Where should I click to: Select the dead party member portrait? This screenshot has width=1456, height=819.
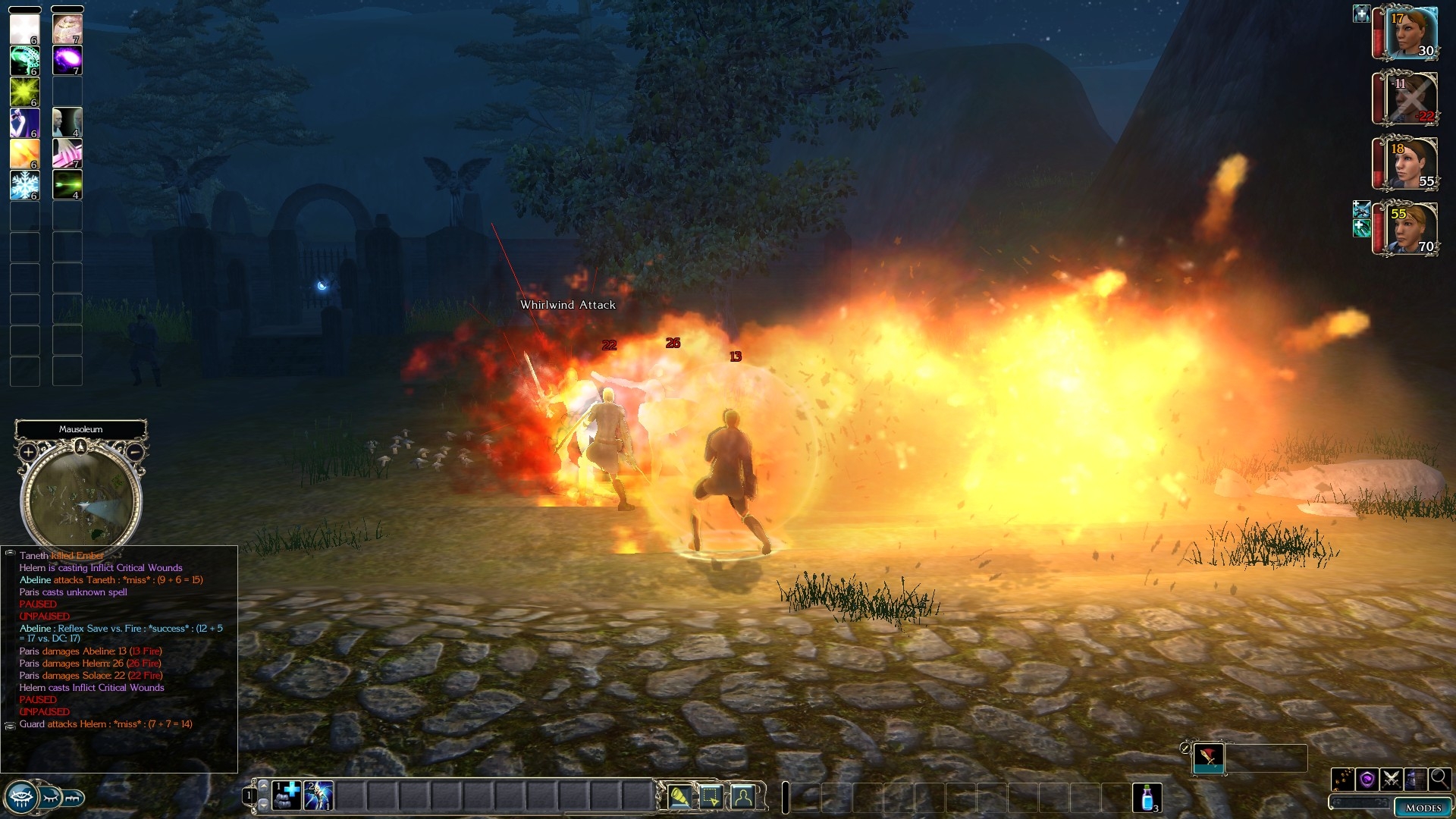pos(1410,99)
